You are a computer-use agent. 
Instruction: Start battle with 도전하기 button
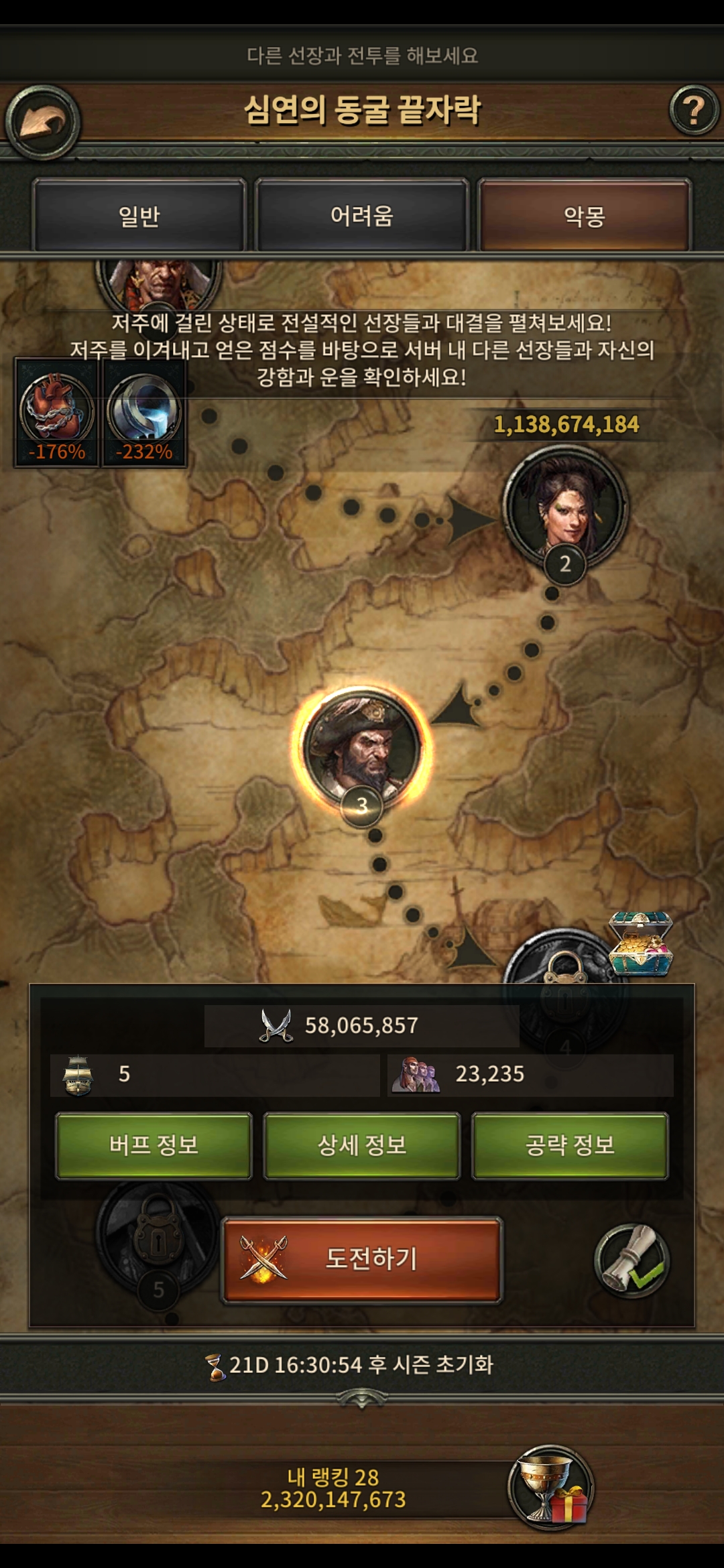[362, 1259]
